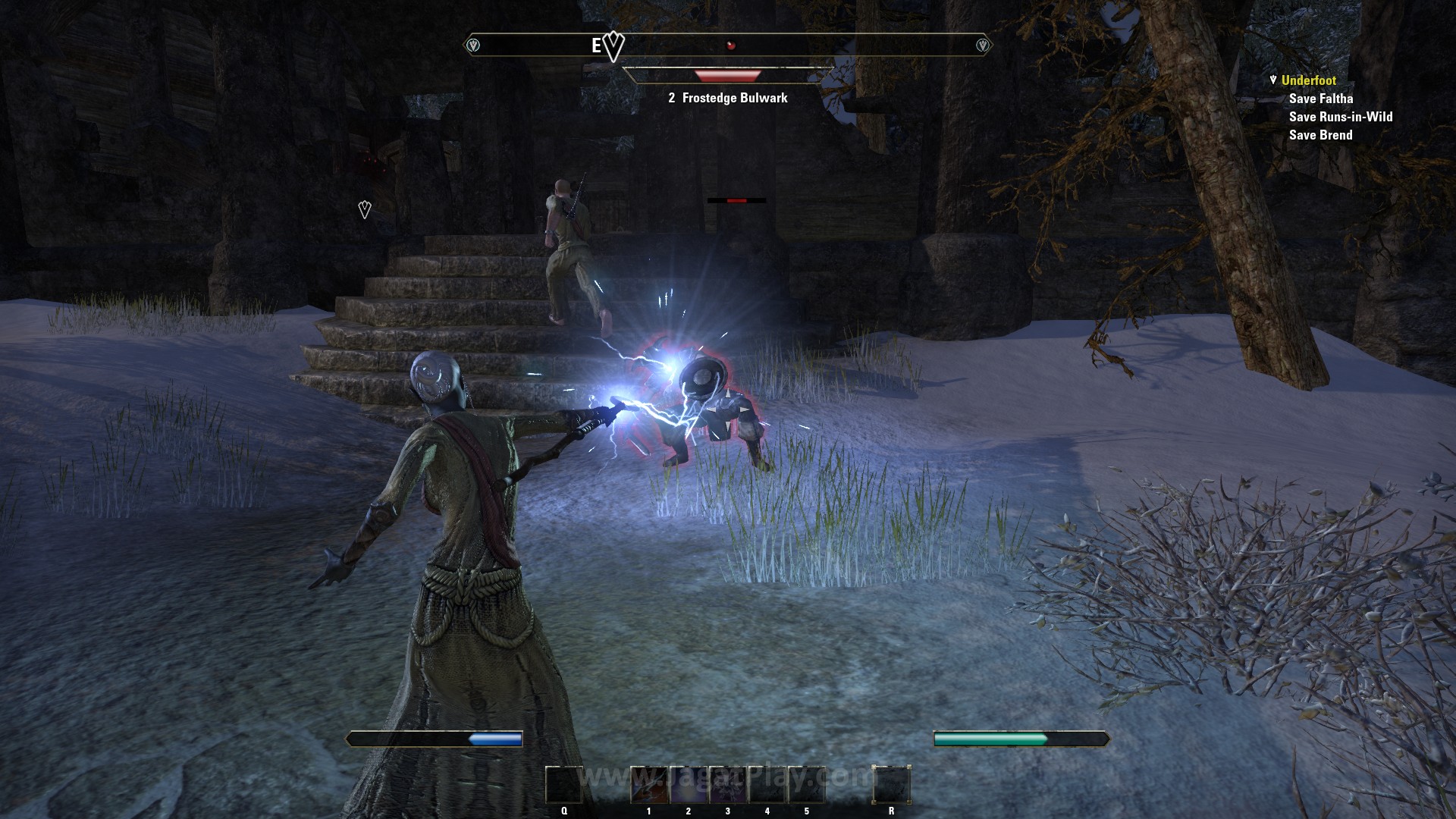1456x819 pixels.
Task: Trigger the purple crackling ability in slot 3
Action: [728, 785]
